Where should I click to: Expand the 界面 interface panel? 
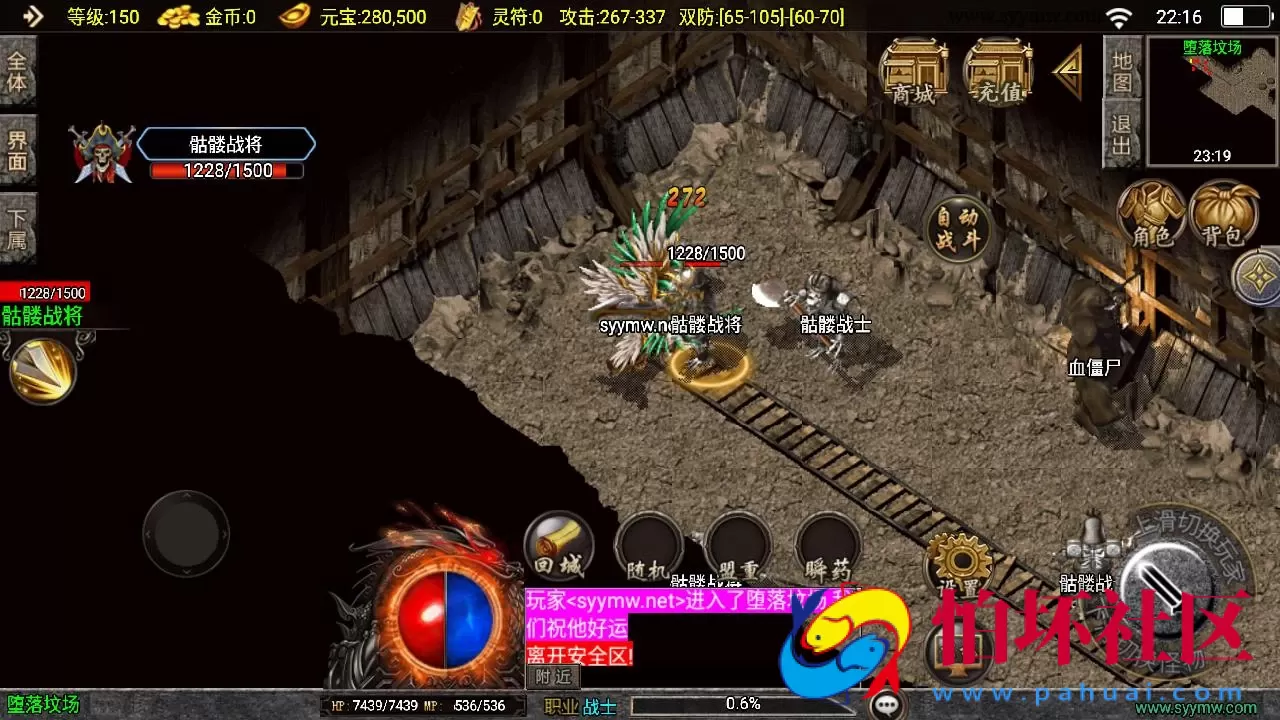[19, 150]
